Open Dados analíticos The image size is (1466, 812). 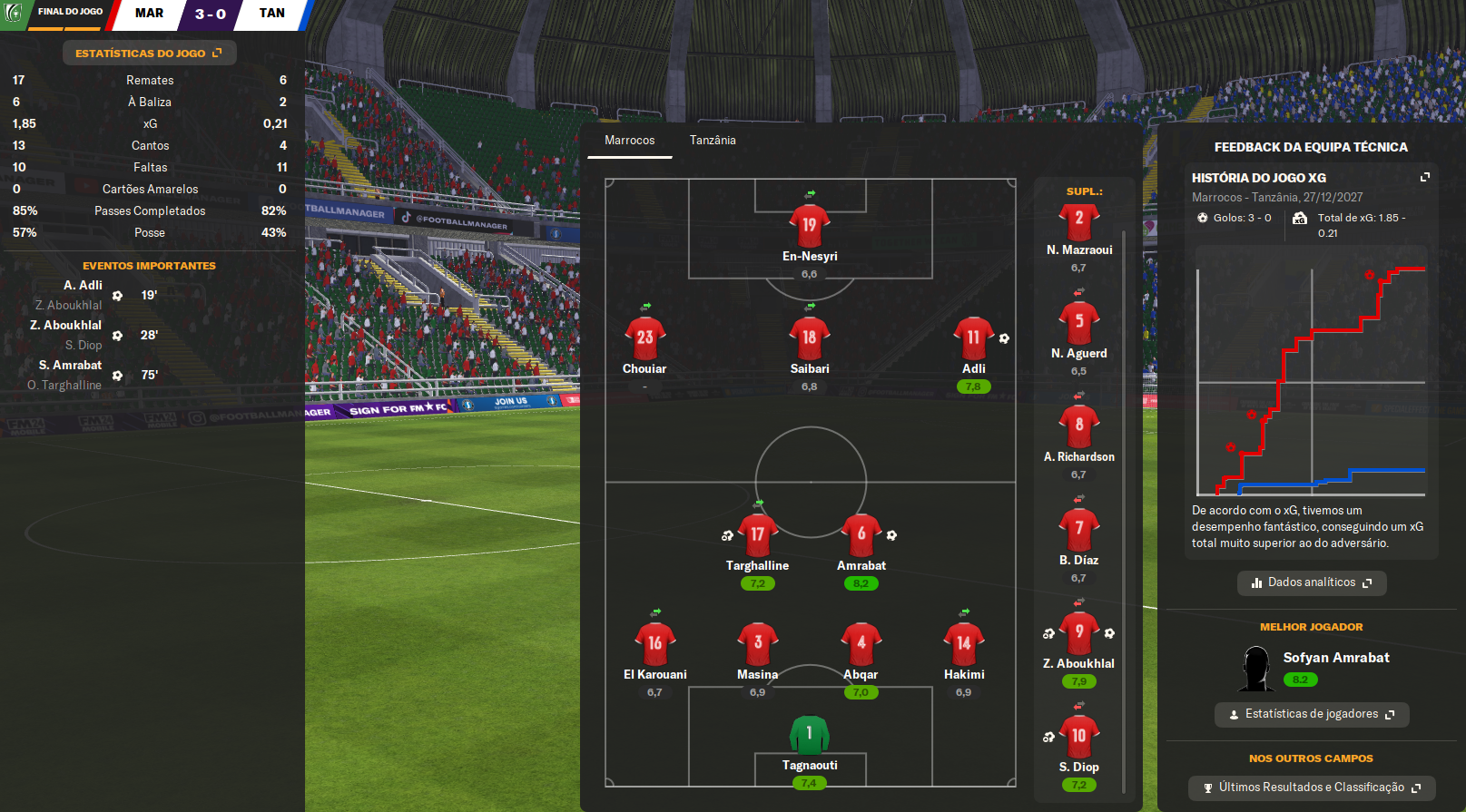tap(1311, 582)
